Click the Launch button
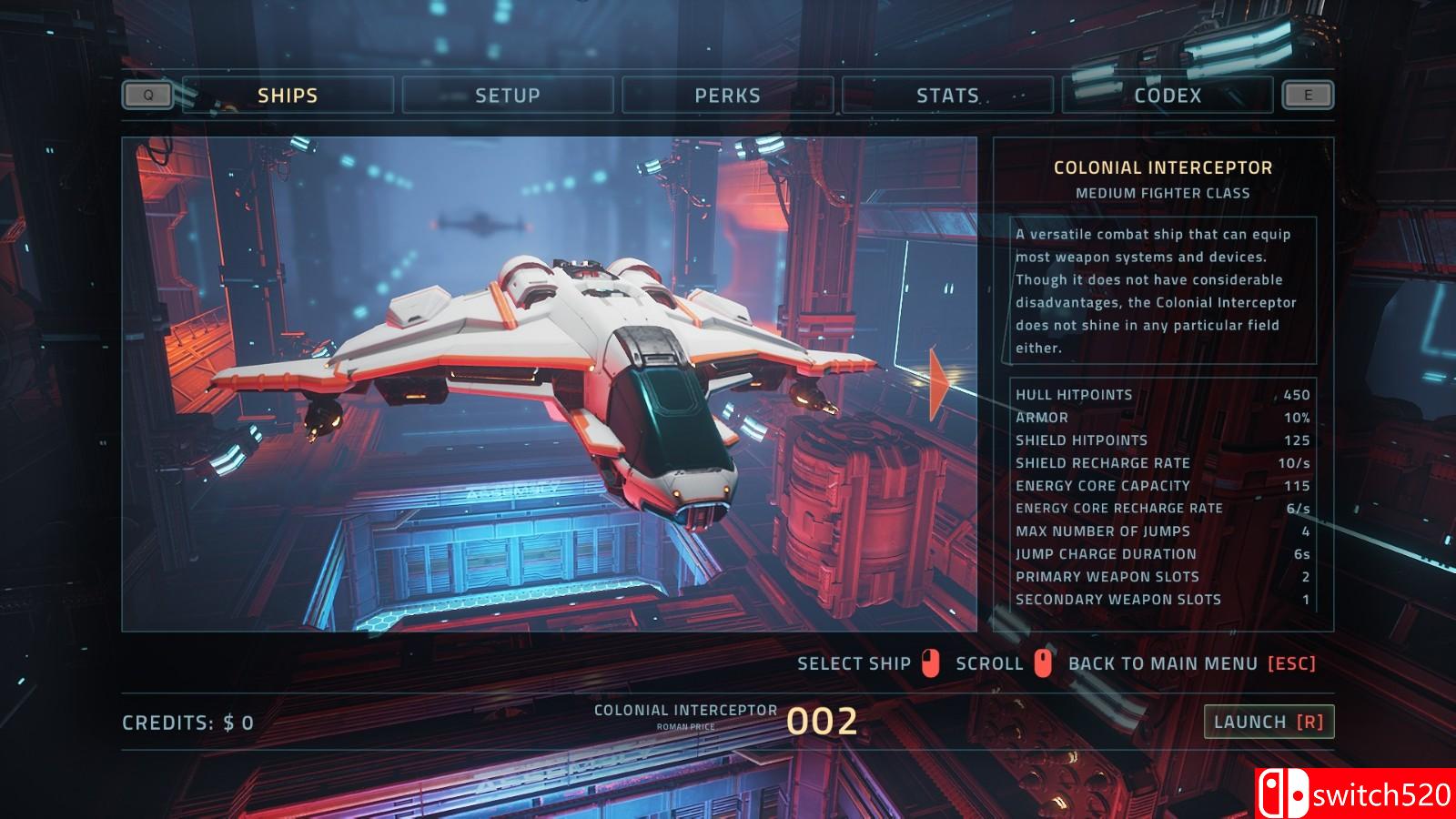Image resolution: width=1456 pixels, height=819 pixels. tap(1269, 722)
